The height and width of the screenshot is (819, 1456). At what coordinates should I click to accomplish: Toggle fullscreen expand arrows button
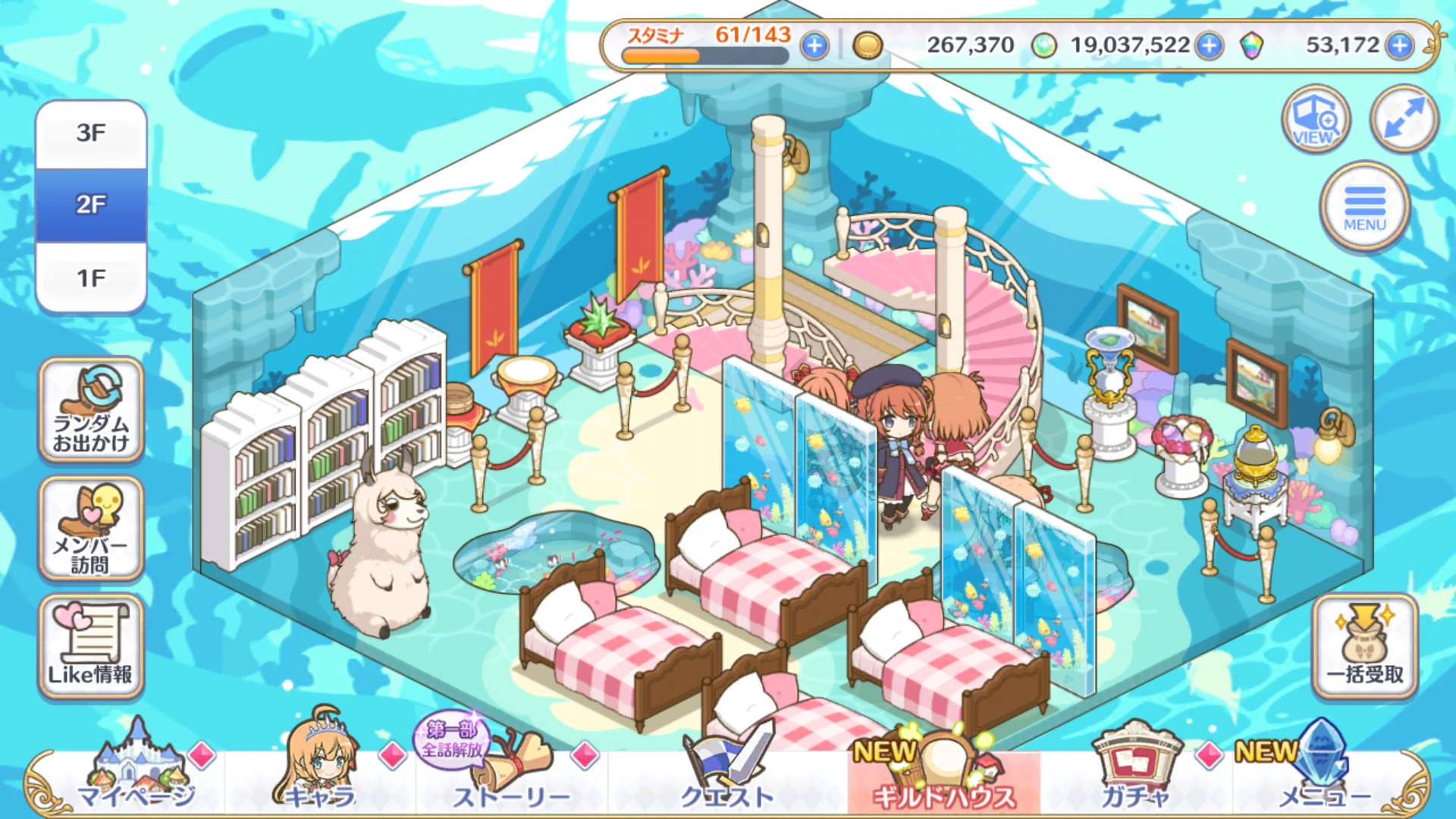(x=1404, y=119)
